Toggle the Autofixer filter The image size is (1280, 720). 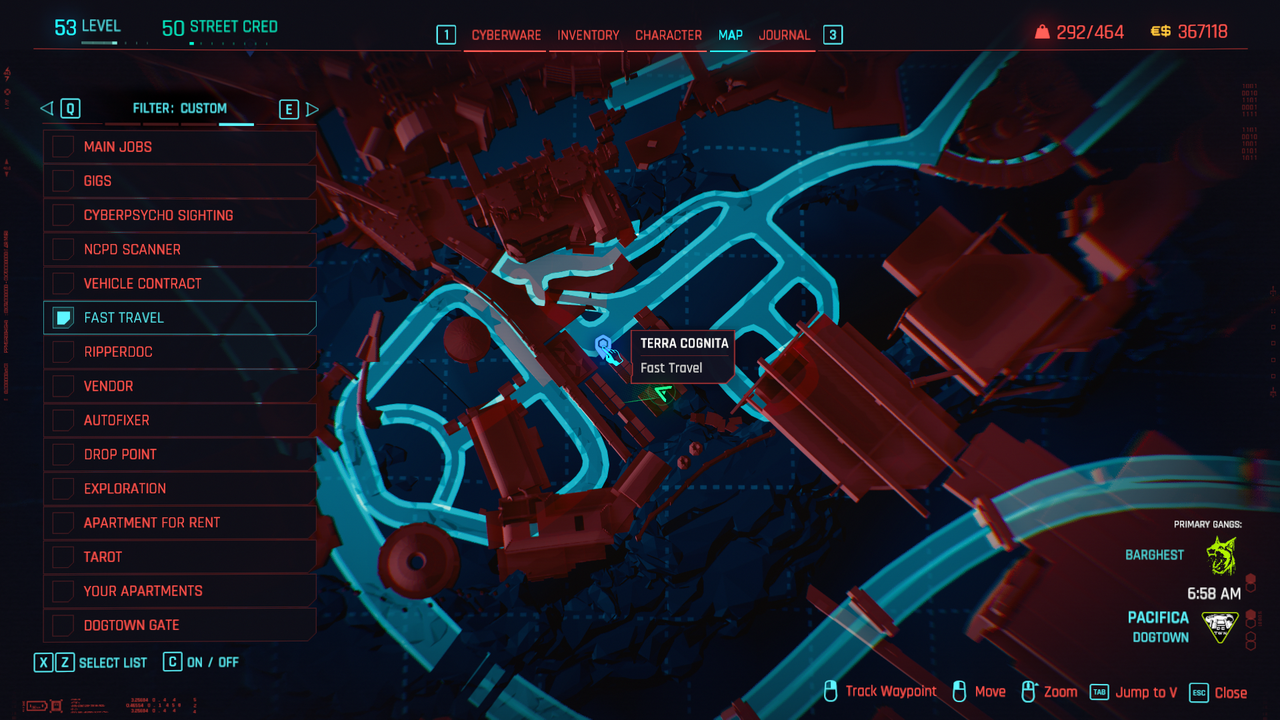(64, 420)
